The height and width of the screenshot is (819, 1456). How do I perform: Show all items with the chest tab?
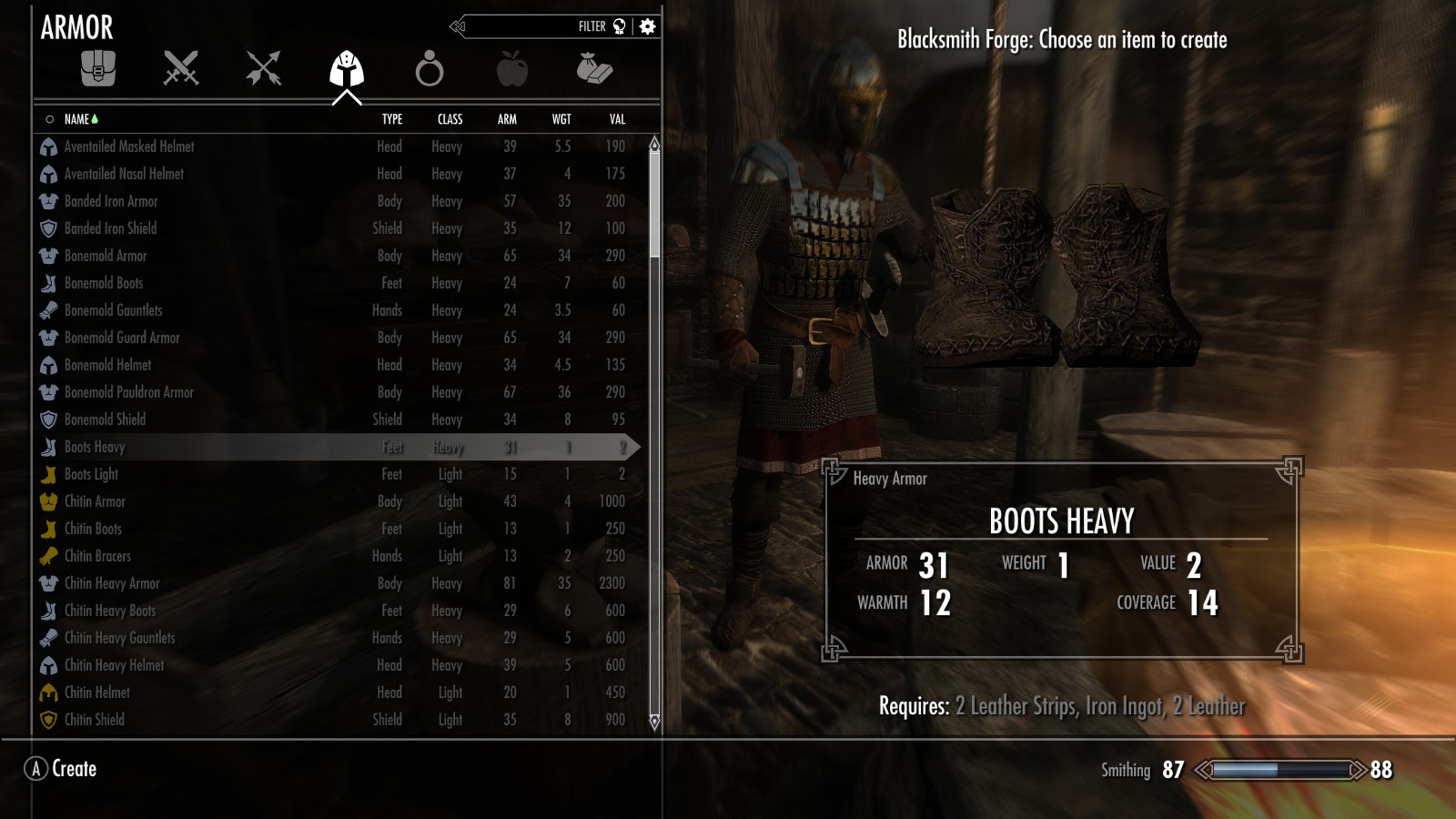pos(98,69)
